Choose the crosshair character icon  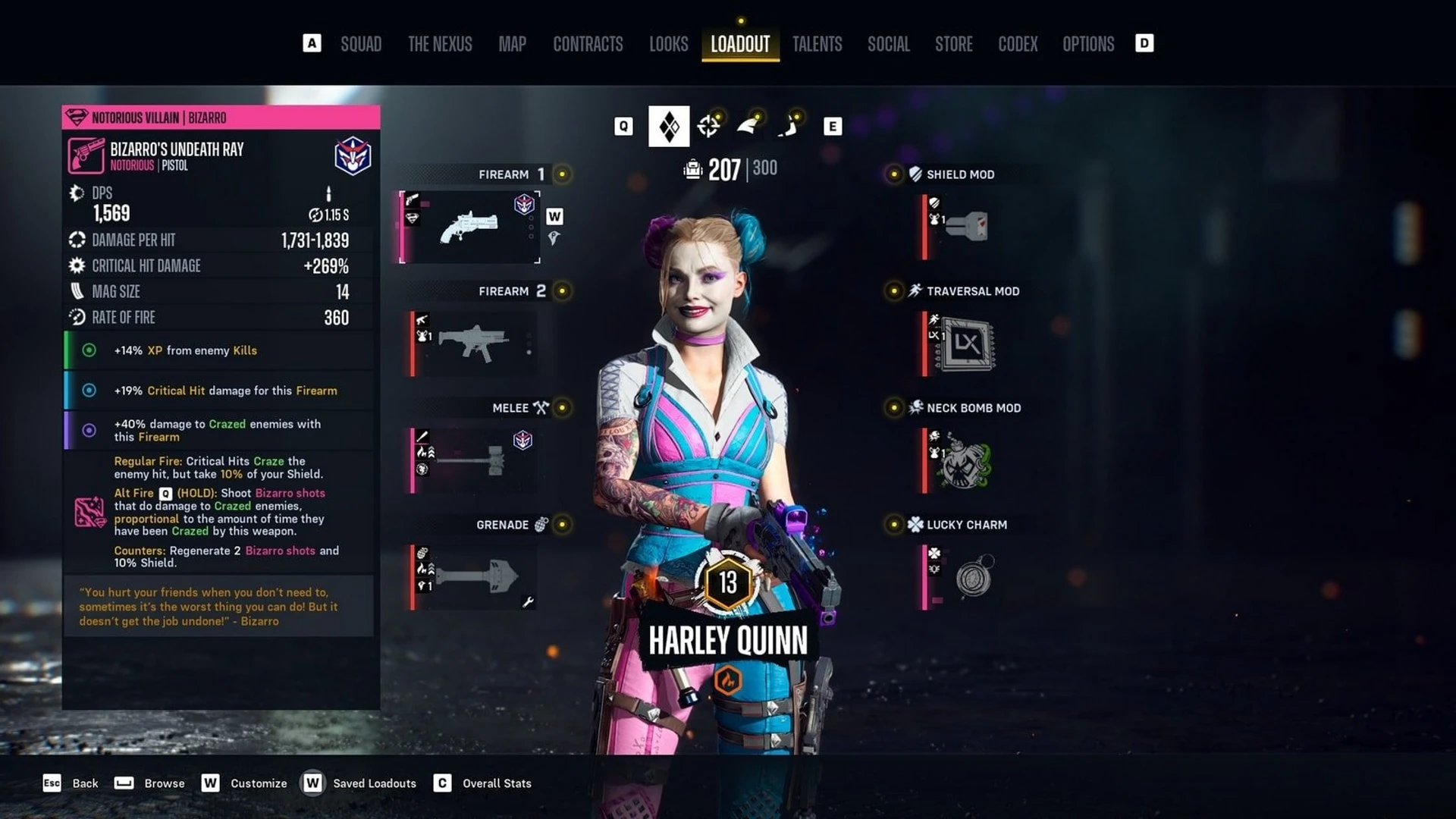[708, 127]
